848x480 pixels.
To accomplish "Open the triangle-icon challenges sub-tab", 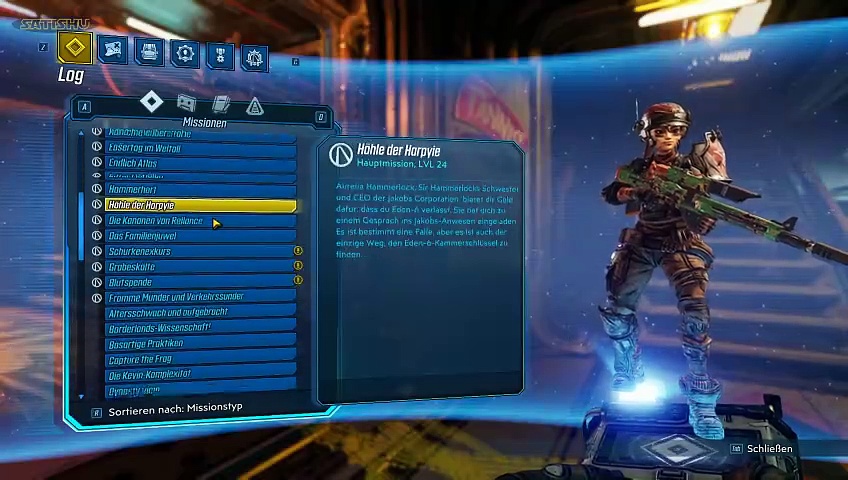I will tap(254, 106).
